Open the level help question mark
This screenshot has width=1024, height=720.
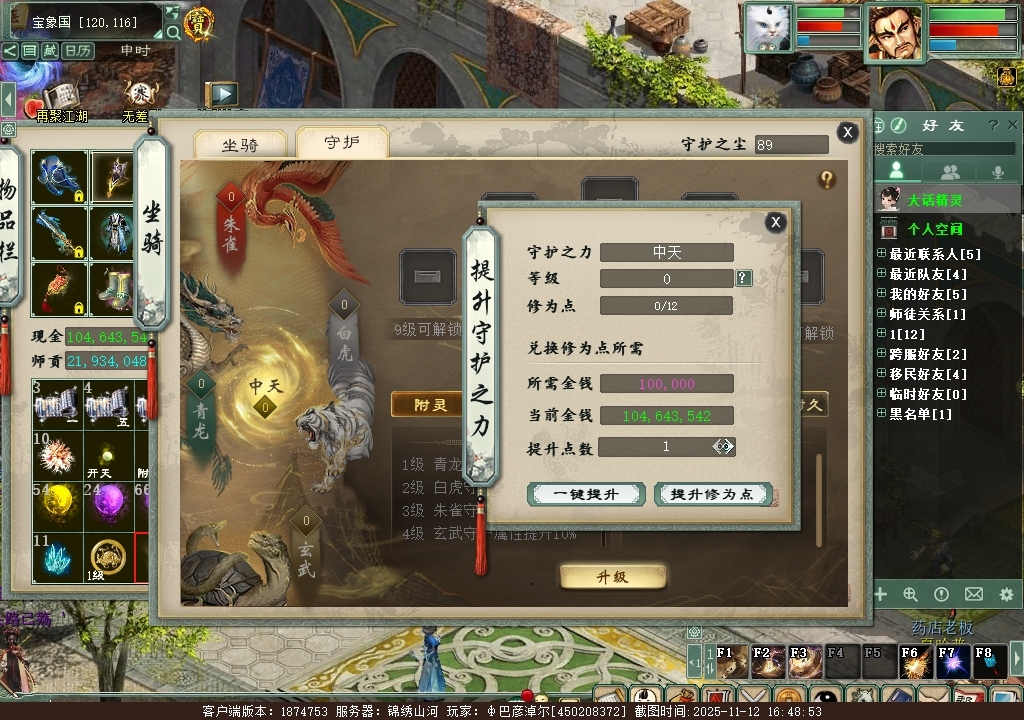(x=744, y=278)
